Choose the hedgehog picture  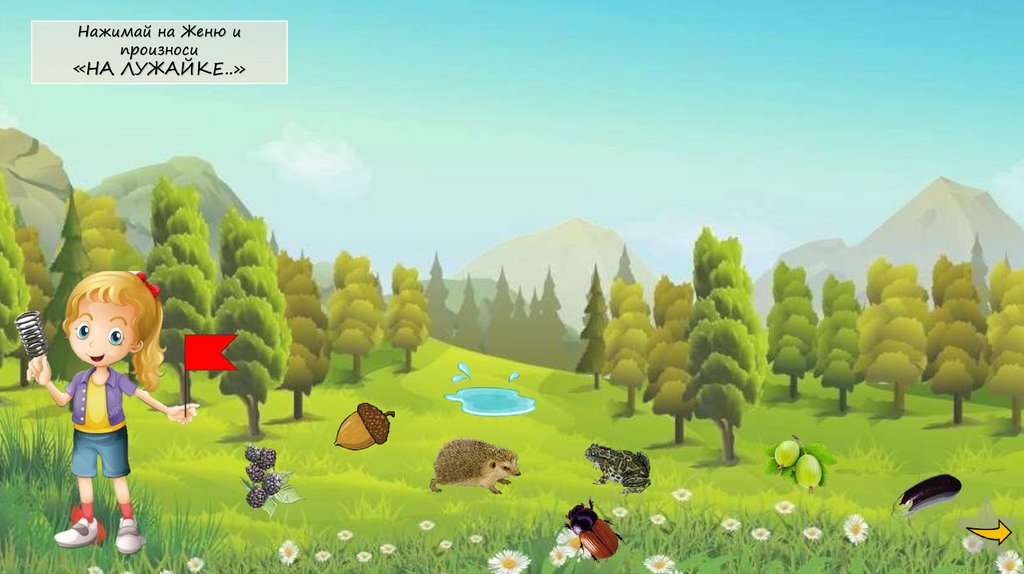pos(476,466)
